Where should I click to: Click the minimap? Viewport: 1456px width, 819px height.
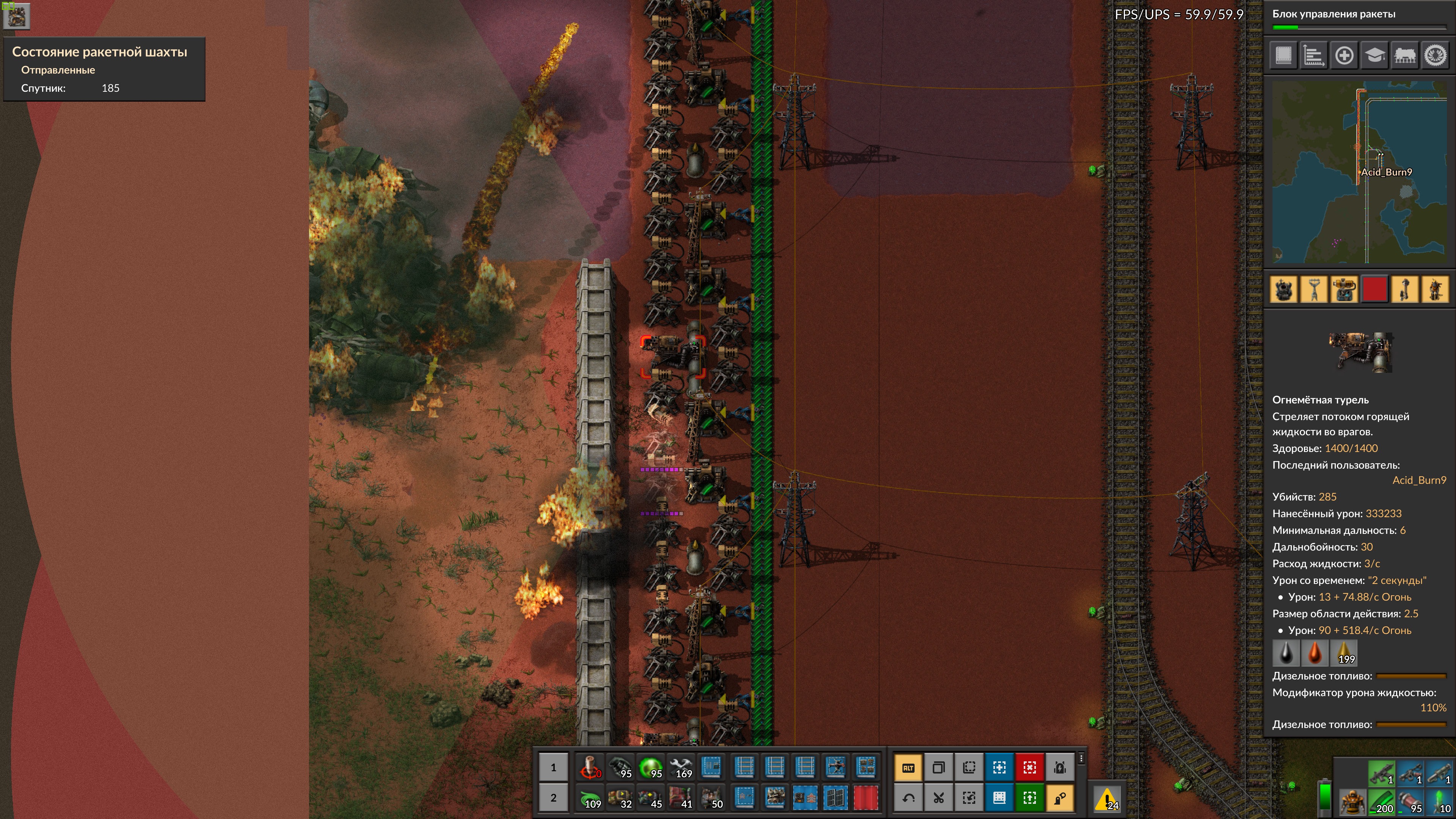coord(1360,173)
